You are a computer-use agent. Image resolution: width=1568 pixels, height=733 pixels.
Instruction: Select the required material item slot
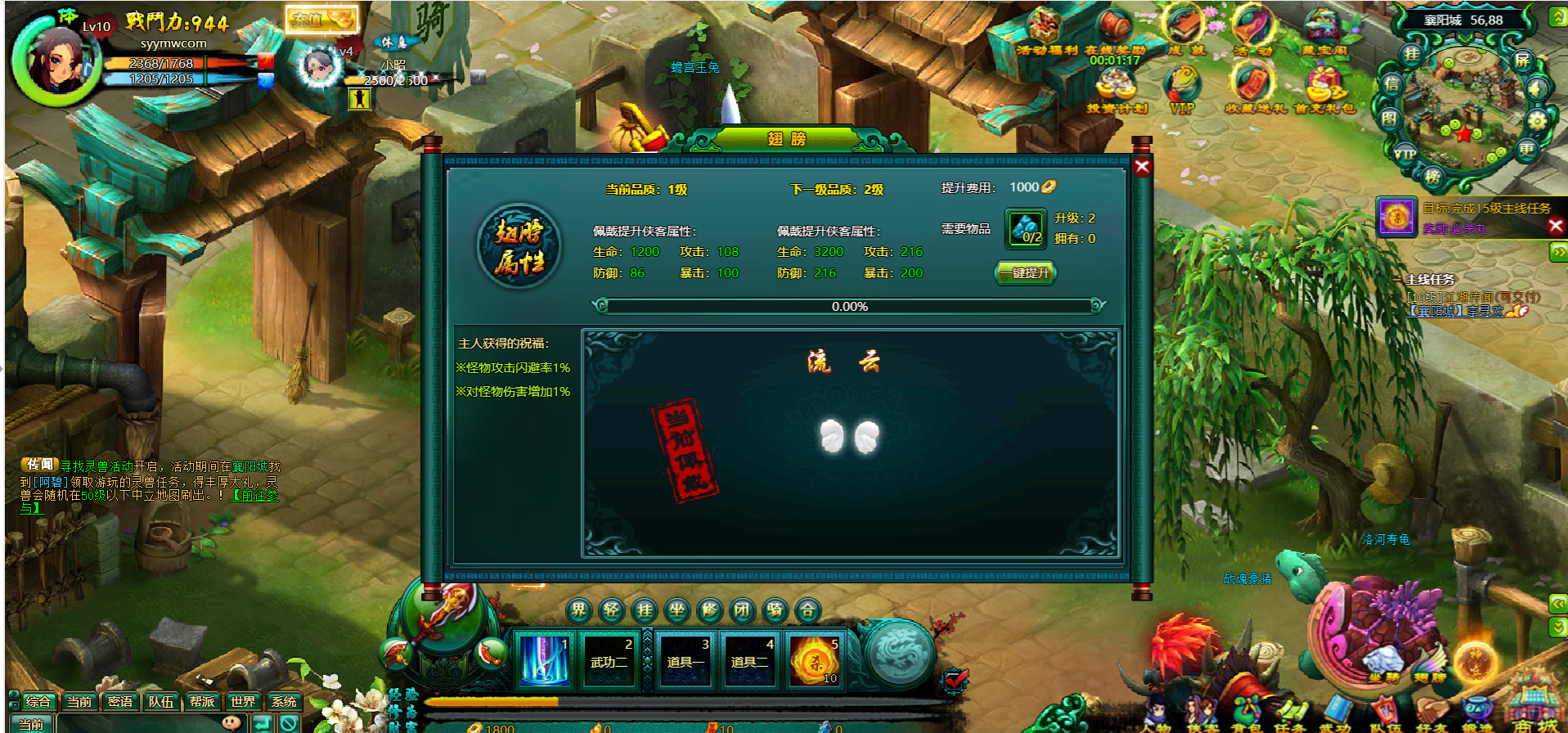tap(1026, 229)
